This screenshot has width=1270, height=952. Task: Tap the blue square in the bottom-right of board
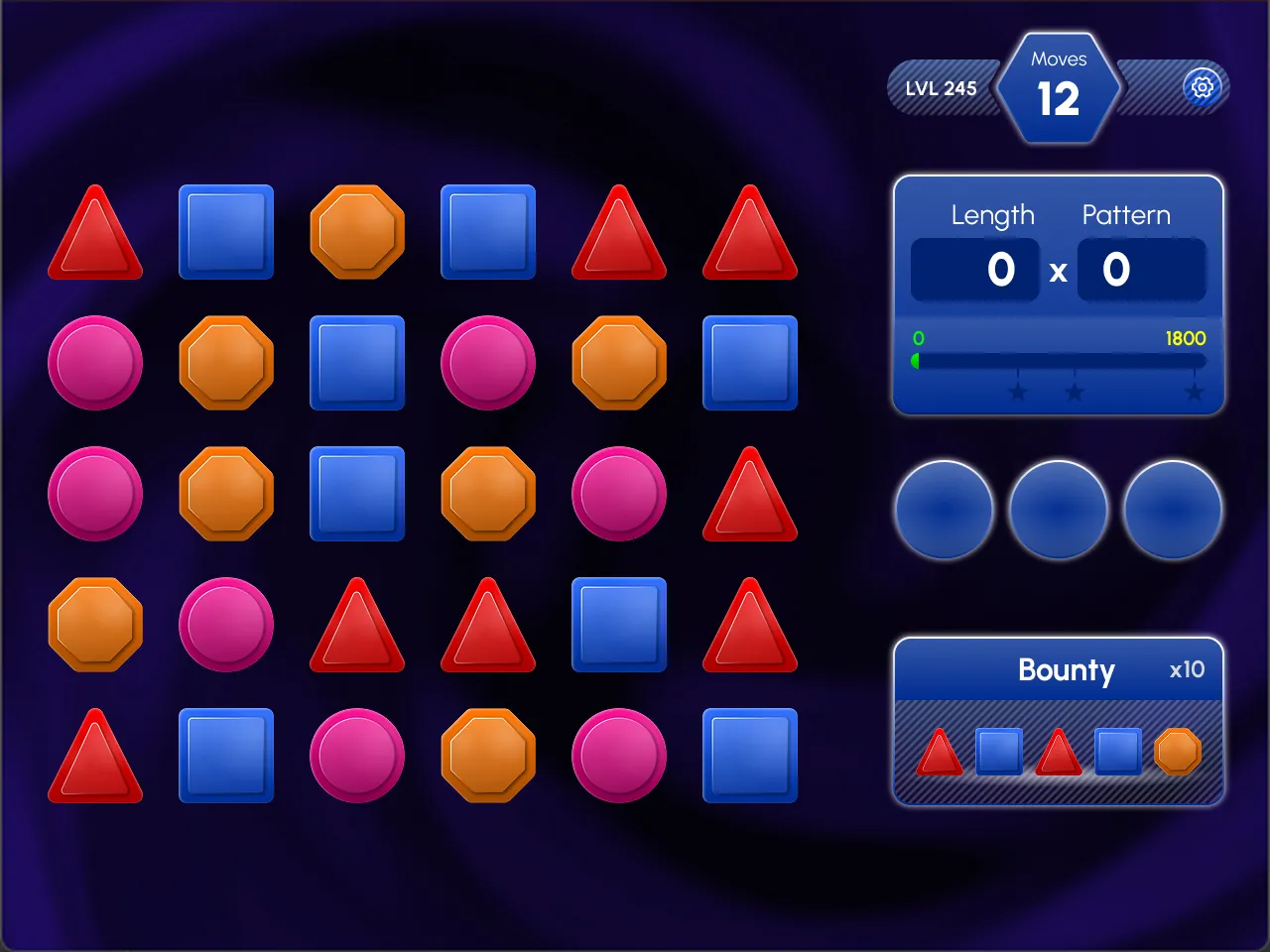[x=750, y=754]
